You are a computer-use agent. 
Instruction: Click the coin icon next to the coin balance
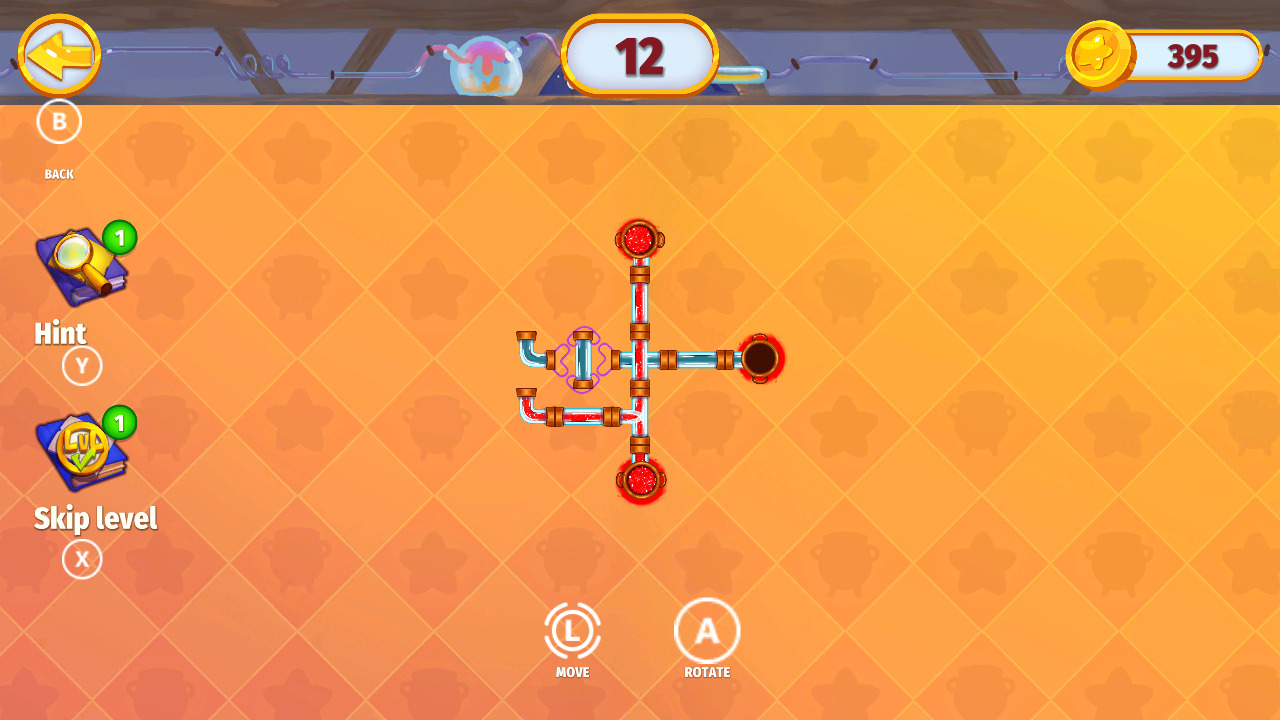1098,57
